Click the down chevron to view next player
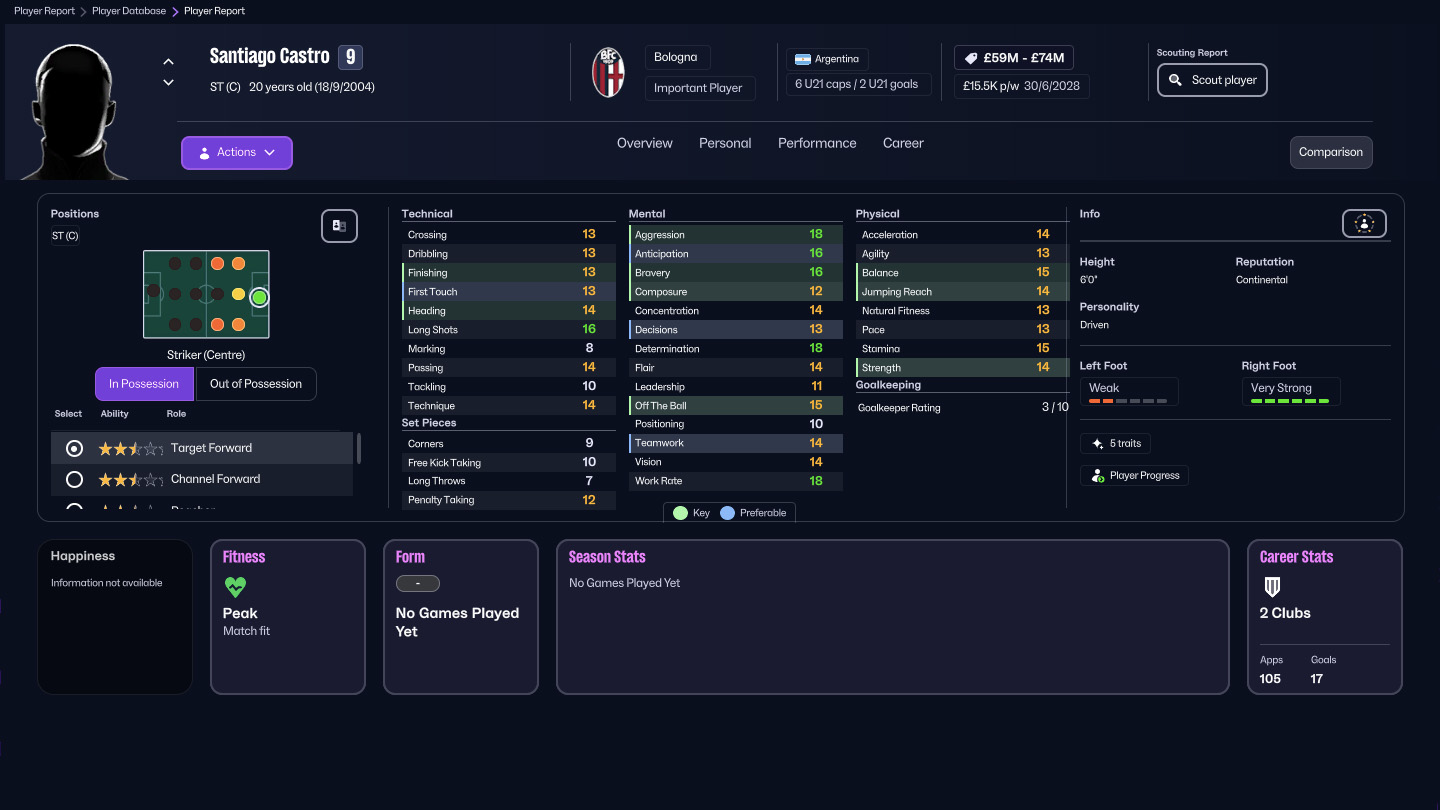The height and width of the screenshot is (810, 1440). coord(168,82)
